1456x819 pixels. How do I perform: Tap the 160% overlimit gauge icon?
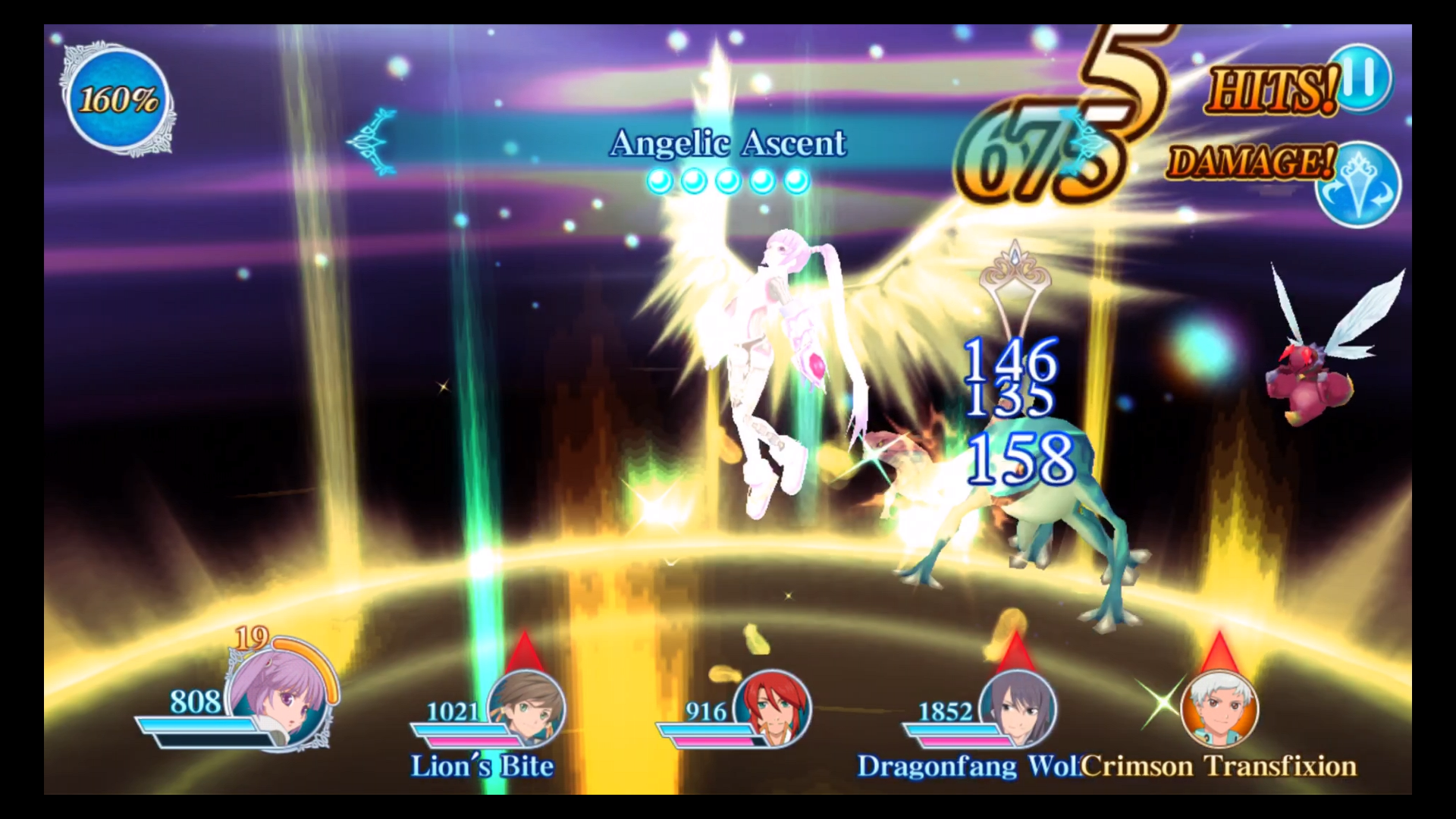click(120, 96)
